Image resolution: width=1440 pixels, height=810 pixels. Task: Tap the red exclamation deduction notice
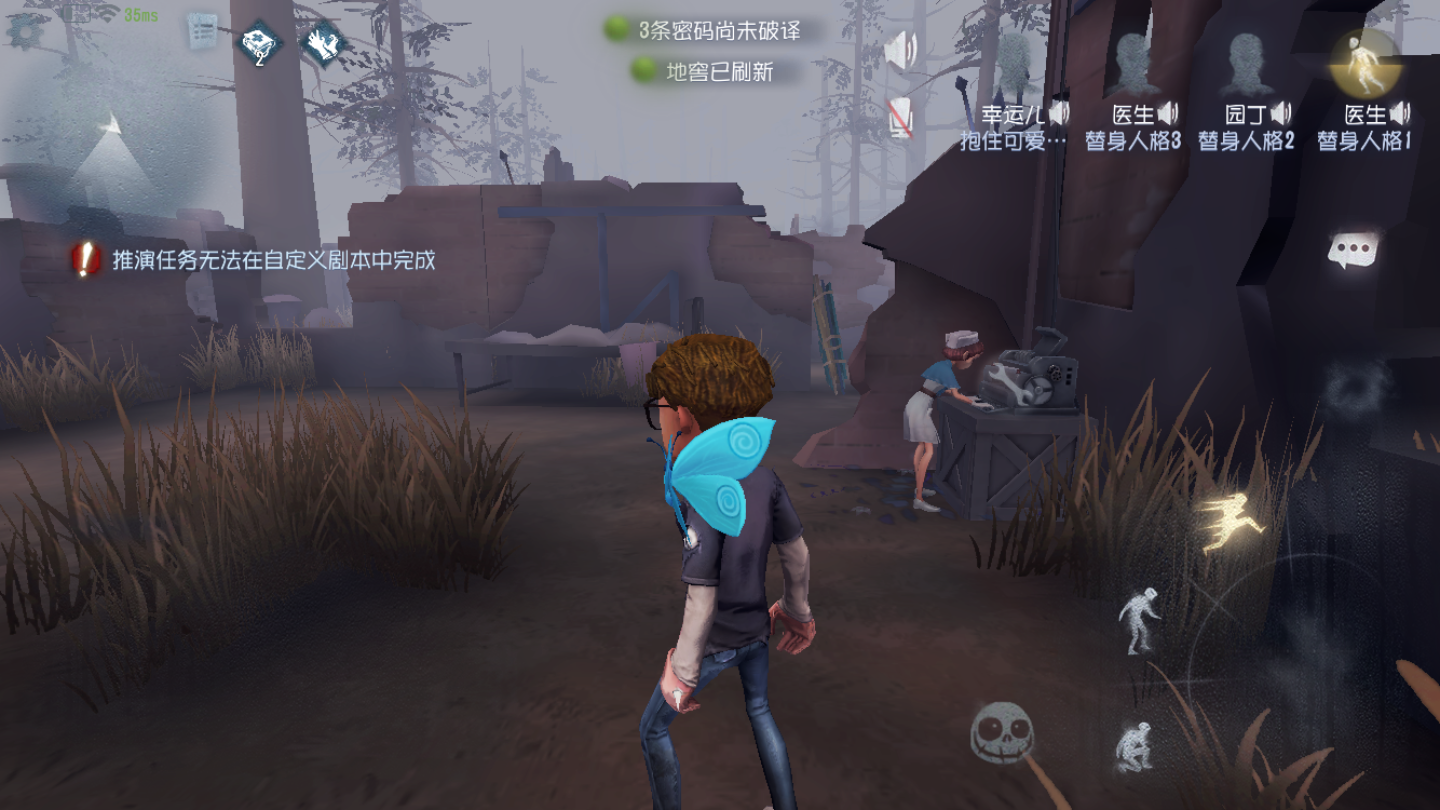[86, 260]
